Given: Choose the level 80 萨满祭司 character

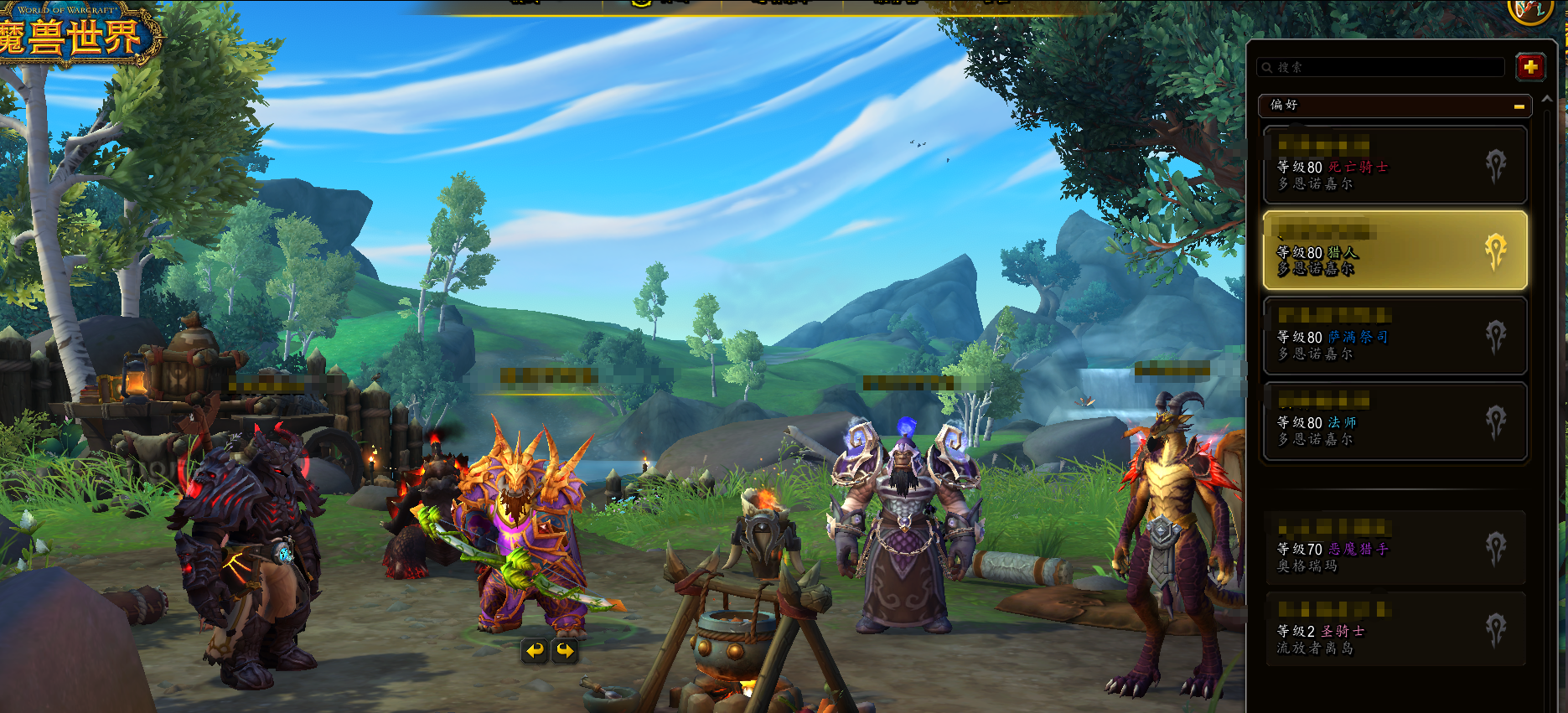Looking at the screenshot, I should [x=1395, y=336].
